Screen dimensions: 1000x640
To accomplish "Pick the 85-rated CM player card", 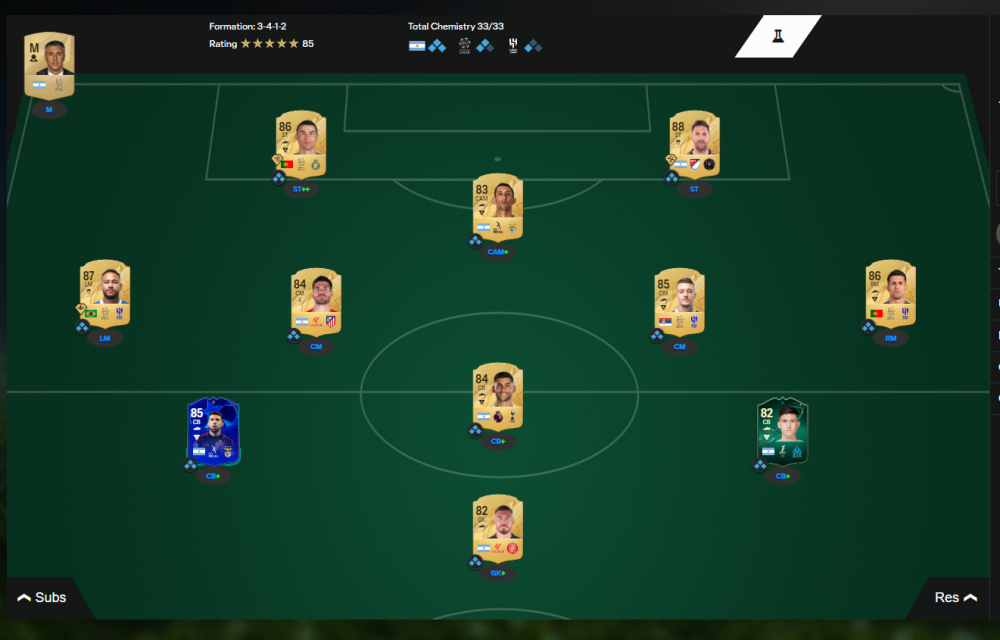I will 679,299.
